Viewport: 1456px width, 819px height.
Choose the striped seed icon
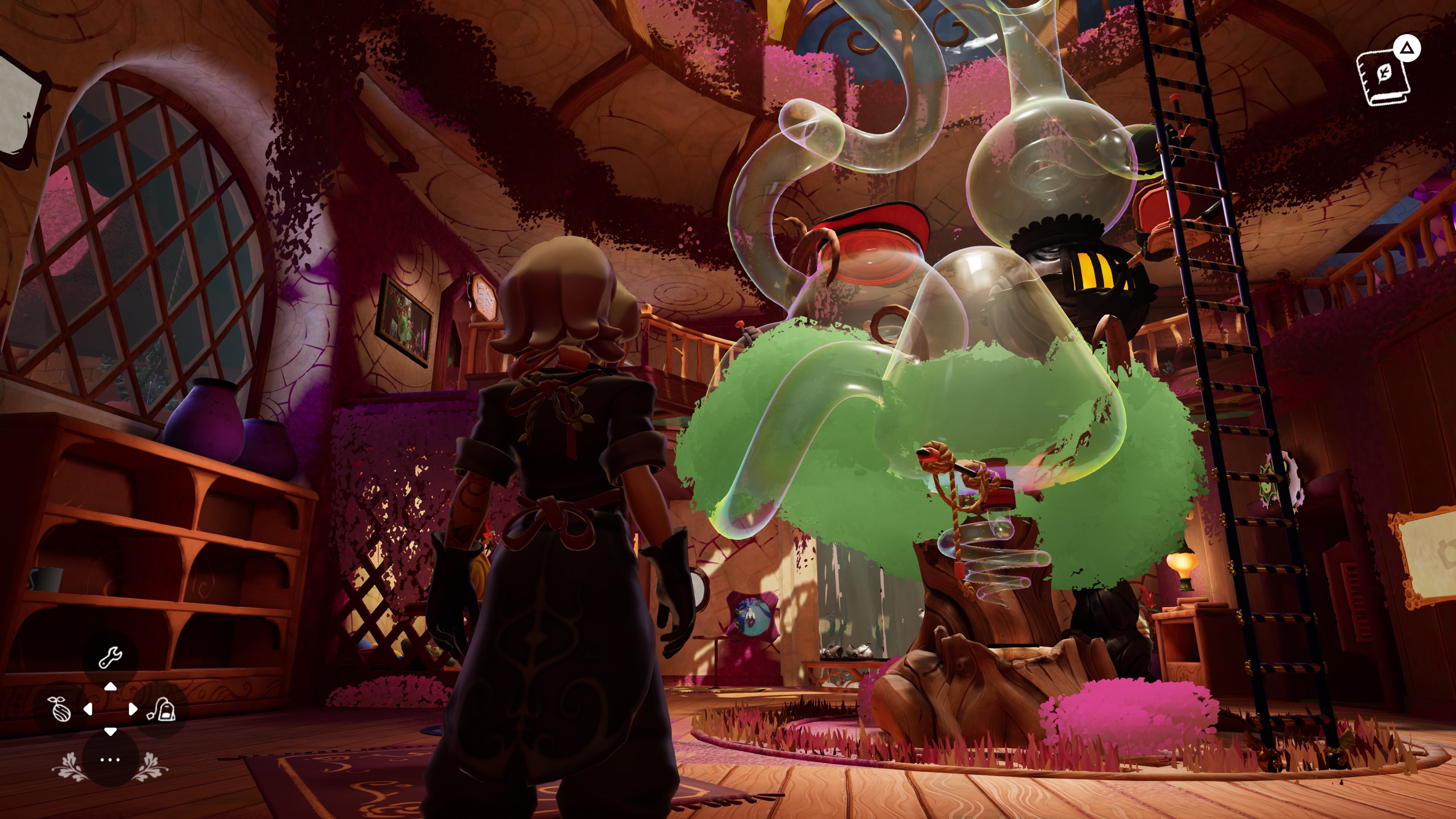61,709
